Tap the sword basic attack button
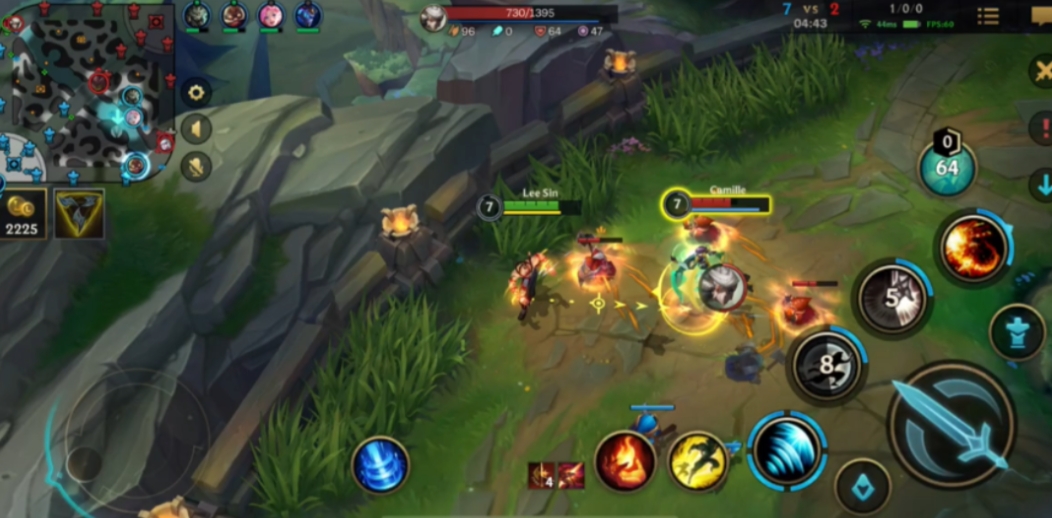 950,424
